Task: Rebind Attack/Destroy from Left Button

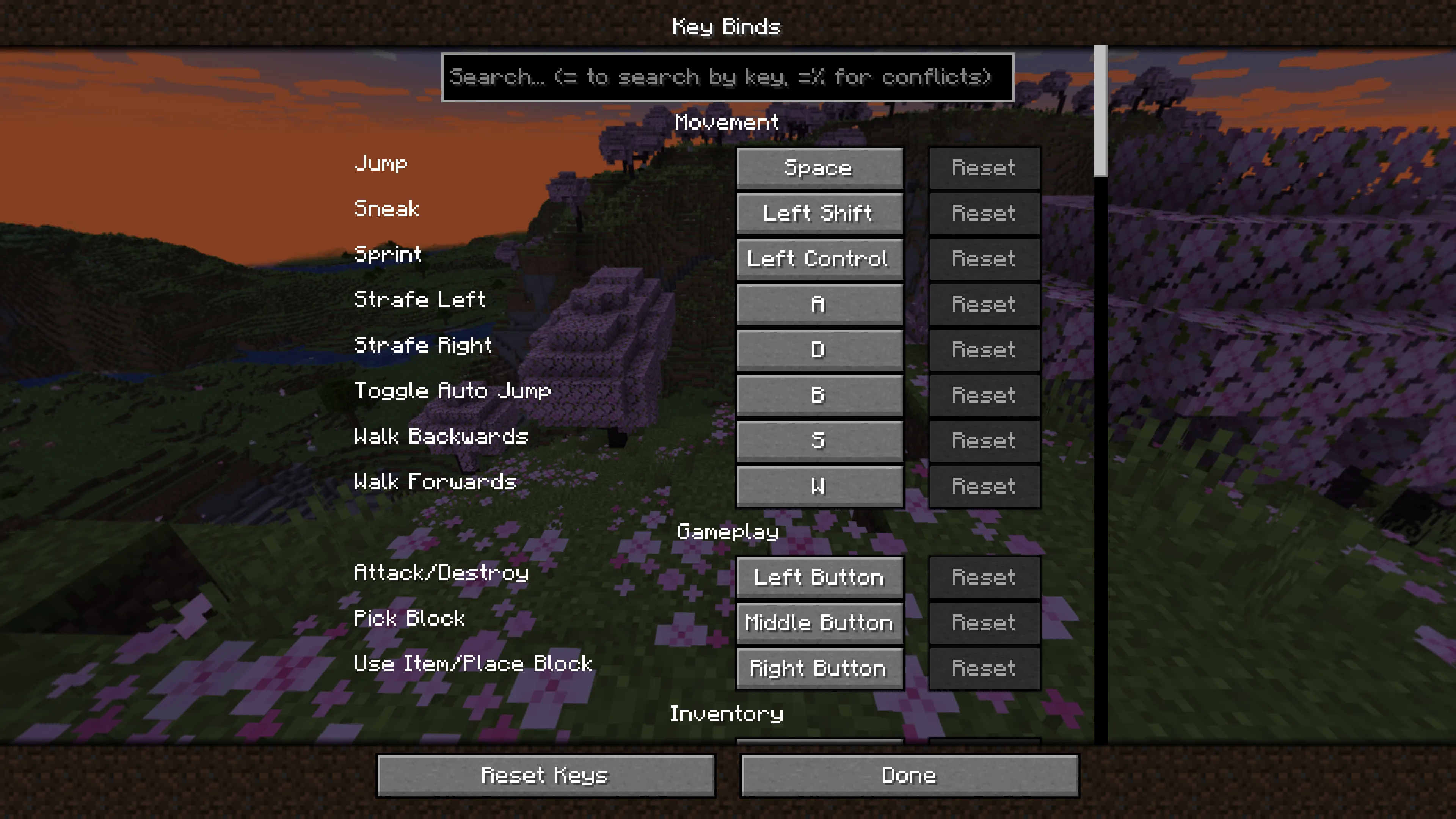Action: click(819, 577)
